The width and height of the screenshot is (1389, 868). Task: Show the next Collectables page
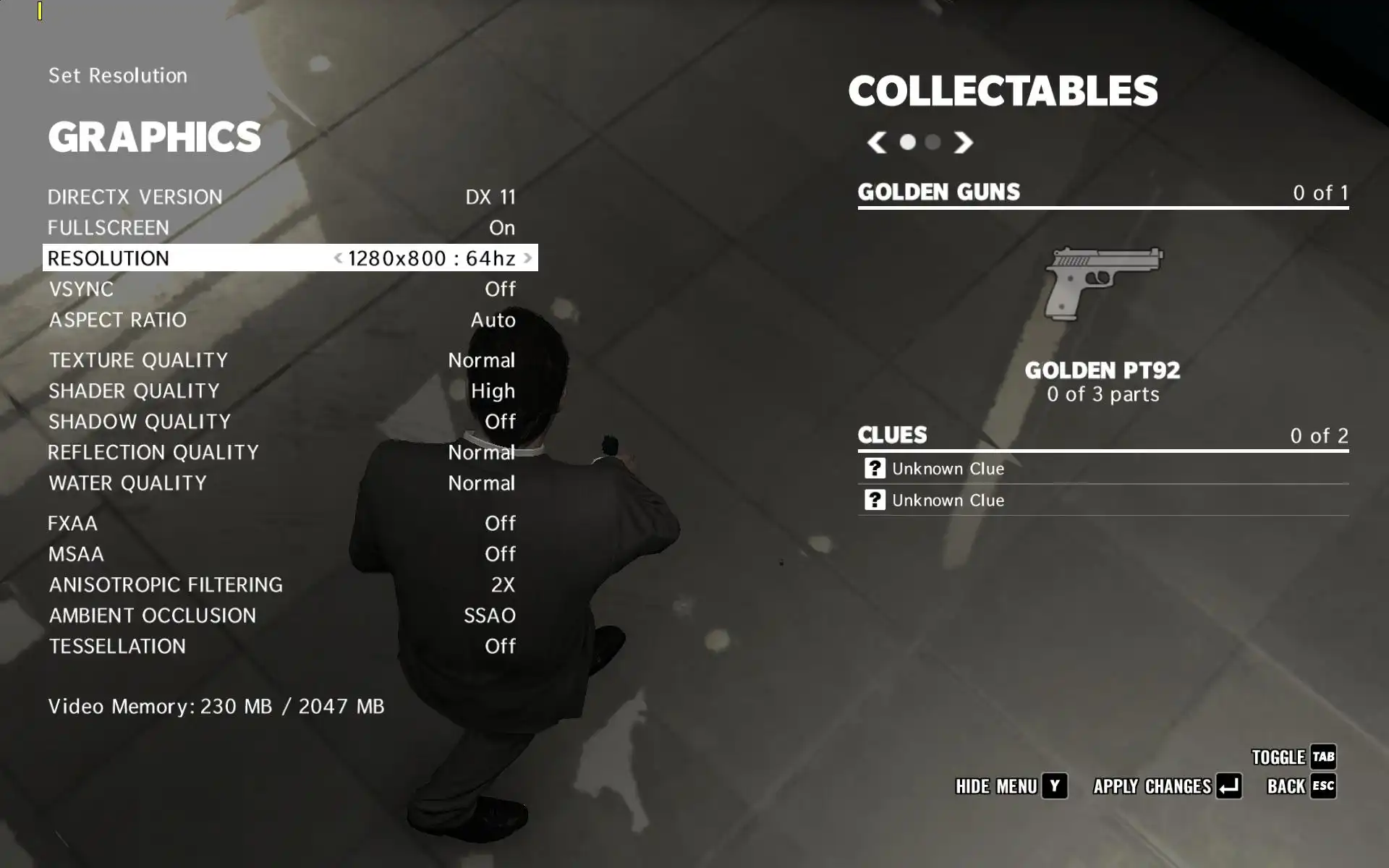963,142
